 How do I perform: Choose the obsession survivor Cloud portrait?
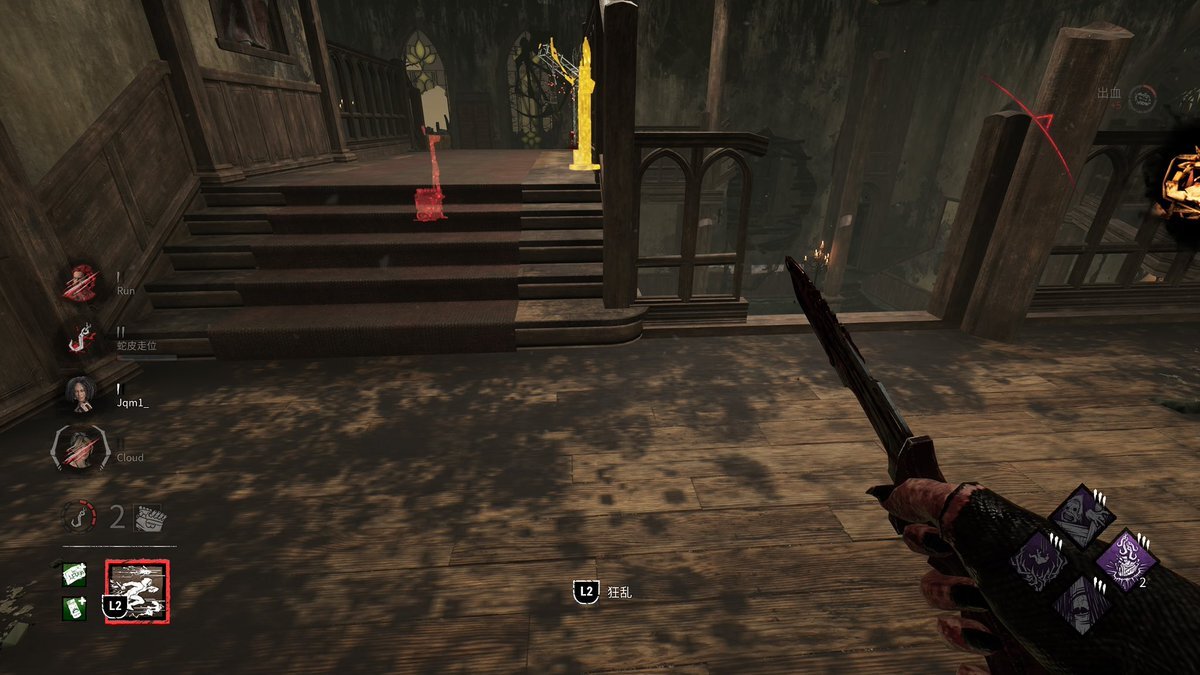[80, 449]
